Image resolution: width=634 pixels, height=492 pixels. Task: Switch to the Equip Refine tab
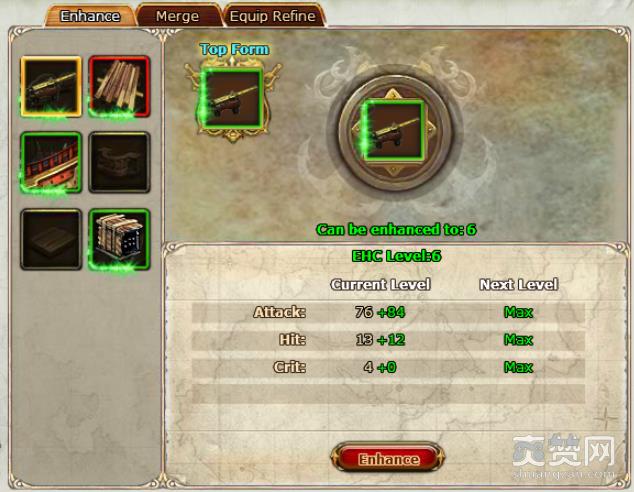272,16
